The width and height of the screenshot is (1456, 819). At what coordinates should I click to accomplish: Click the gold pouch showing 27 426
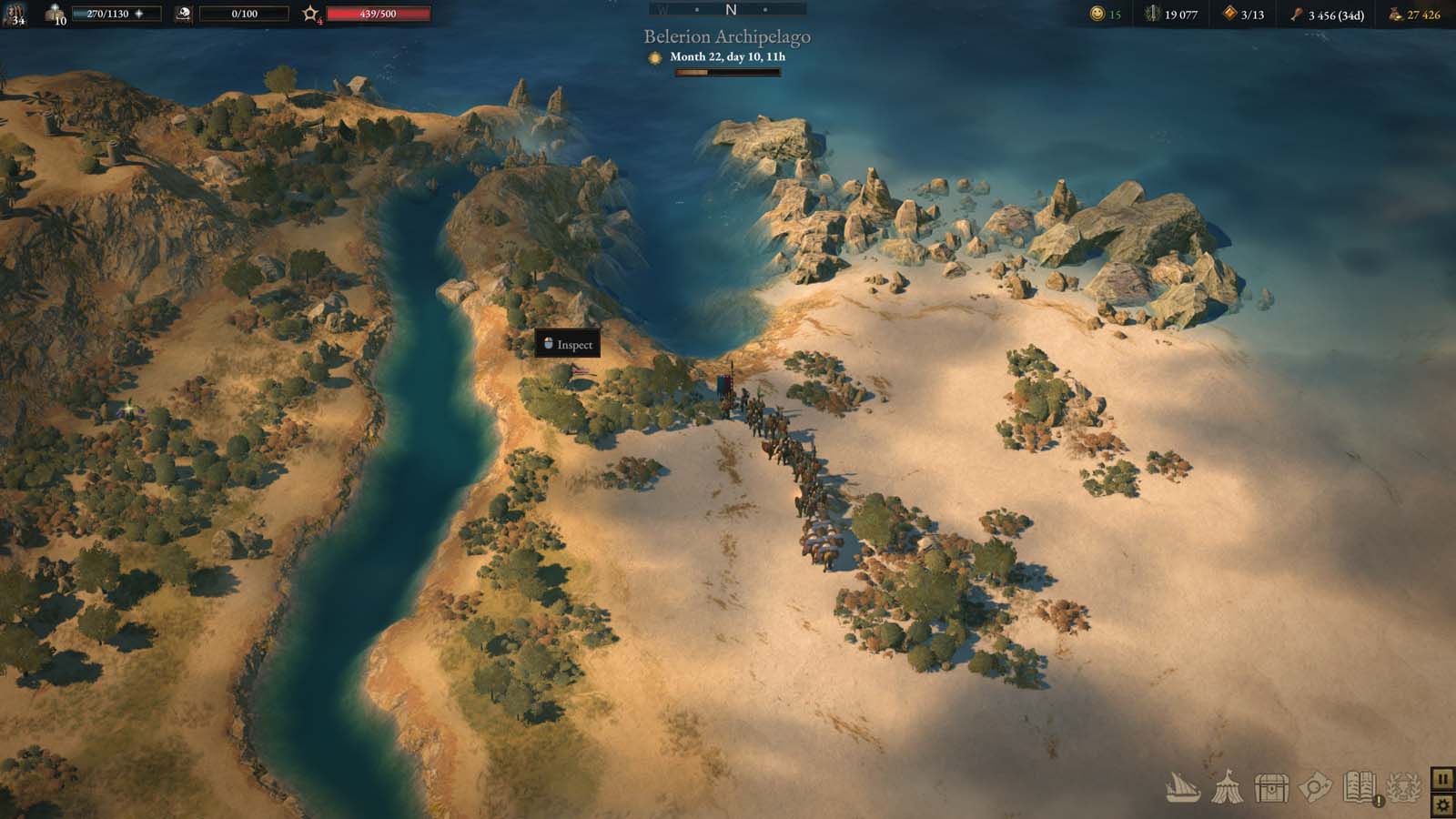[1395, 13]
